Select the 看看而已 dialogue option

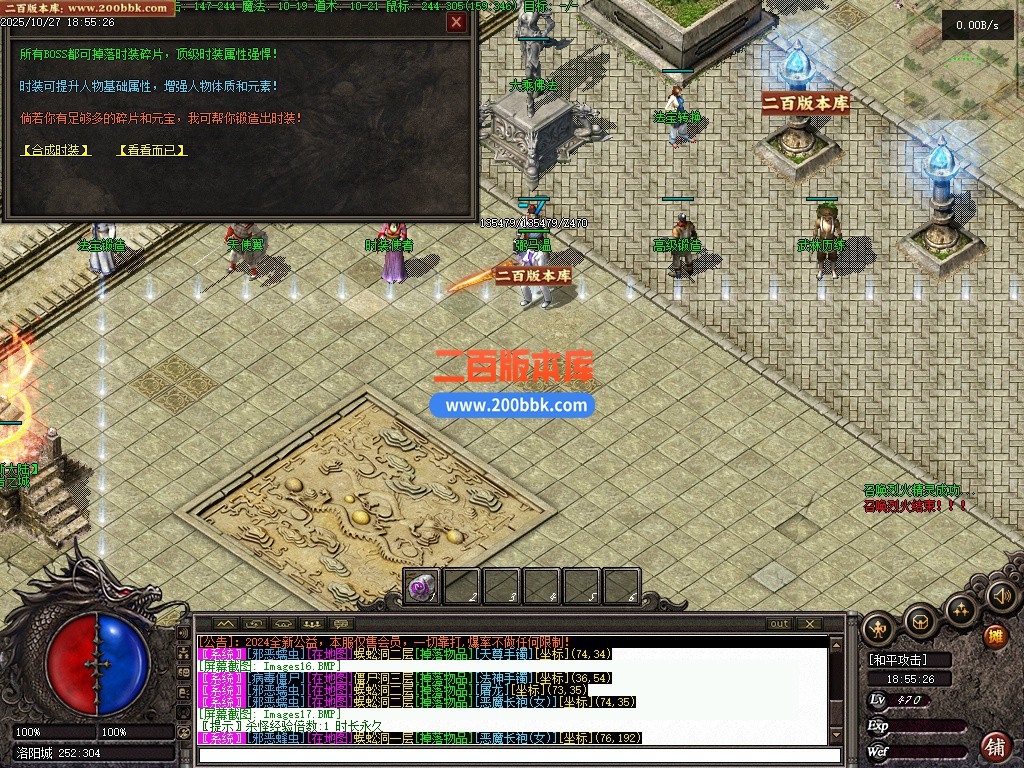[x=152, y=151]
